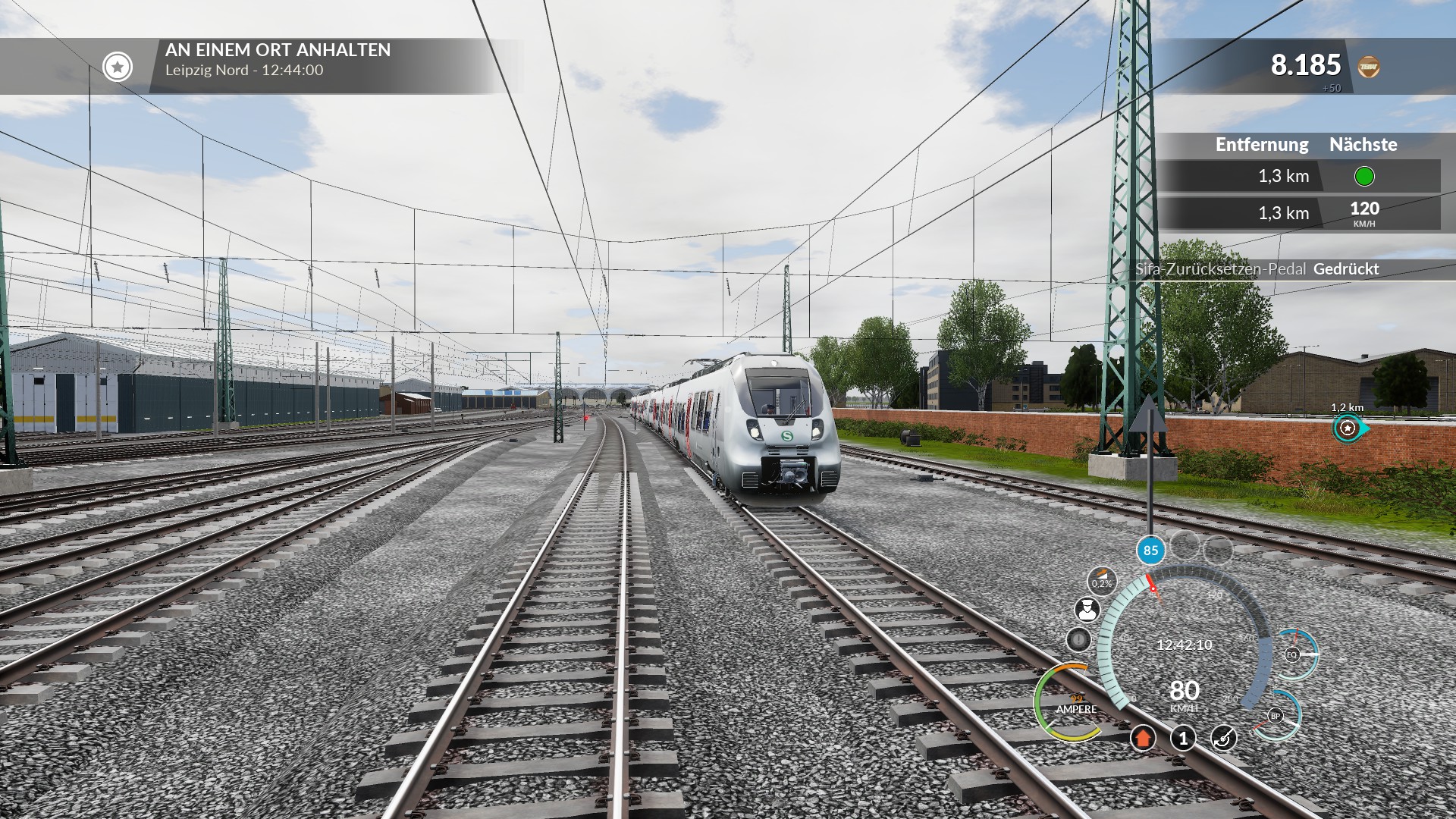Select the blue 85 speed limit badge
Viewport: 1456px width, 819px height.
(x=1150, y=551)
